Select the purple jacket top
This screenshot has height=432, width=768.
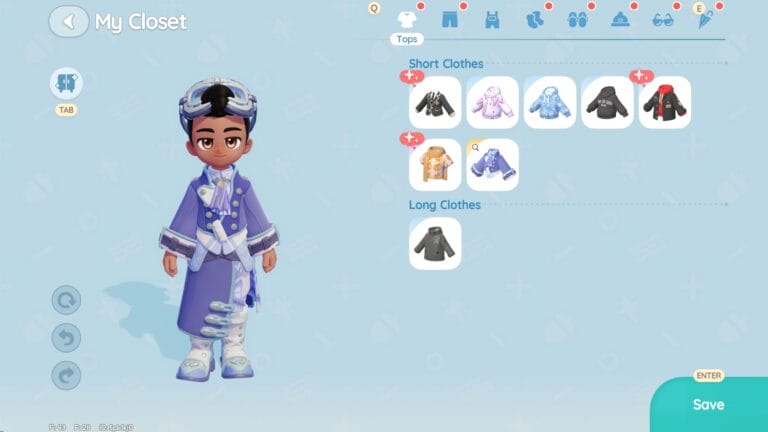click(x=493, y=165)
